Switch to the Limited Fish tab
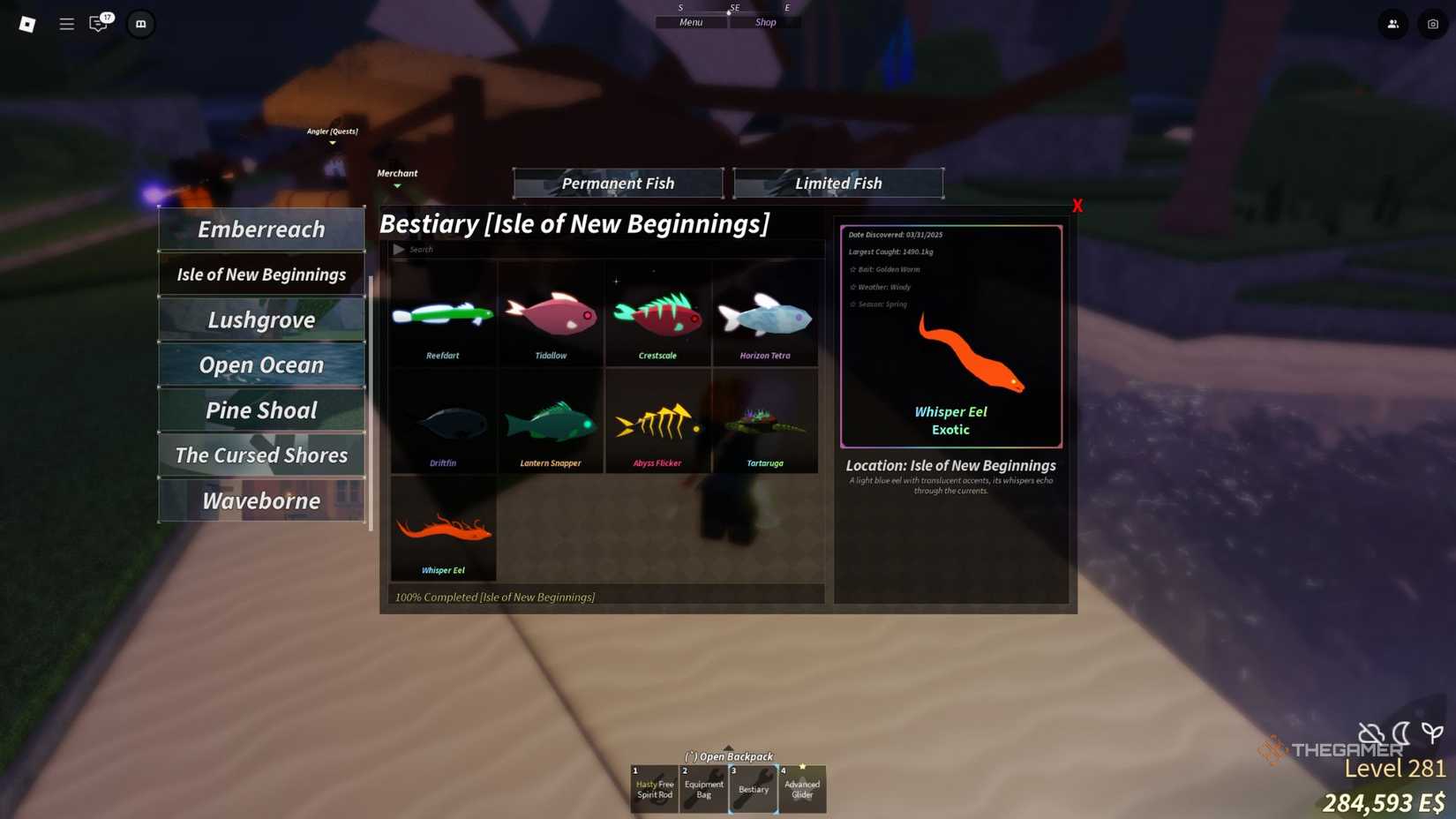The height and width of the screenshot is (819, 1456). 837,183
